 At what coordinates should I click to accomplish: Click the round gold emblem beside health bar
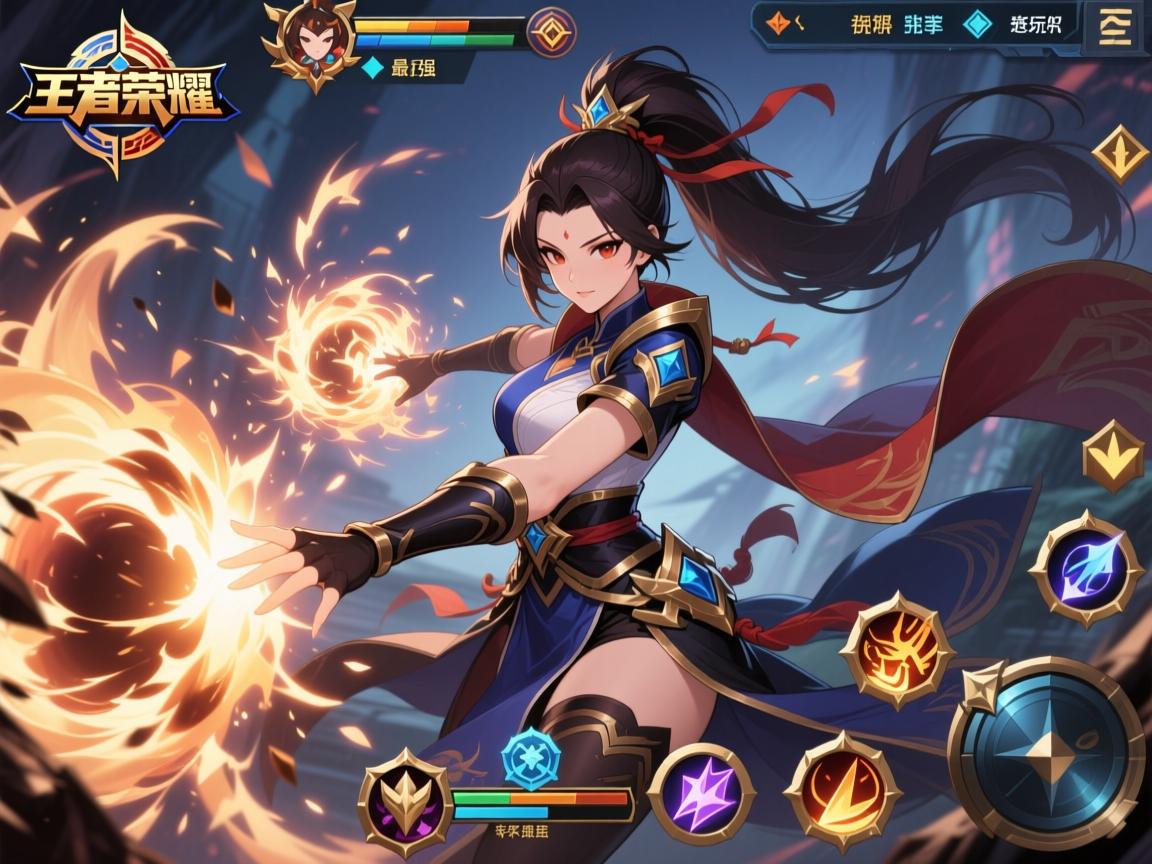point(551,32)
